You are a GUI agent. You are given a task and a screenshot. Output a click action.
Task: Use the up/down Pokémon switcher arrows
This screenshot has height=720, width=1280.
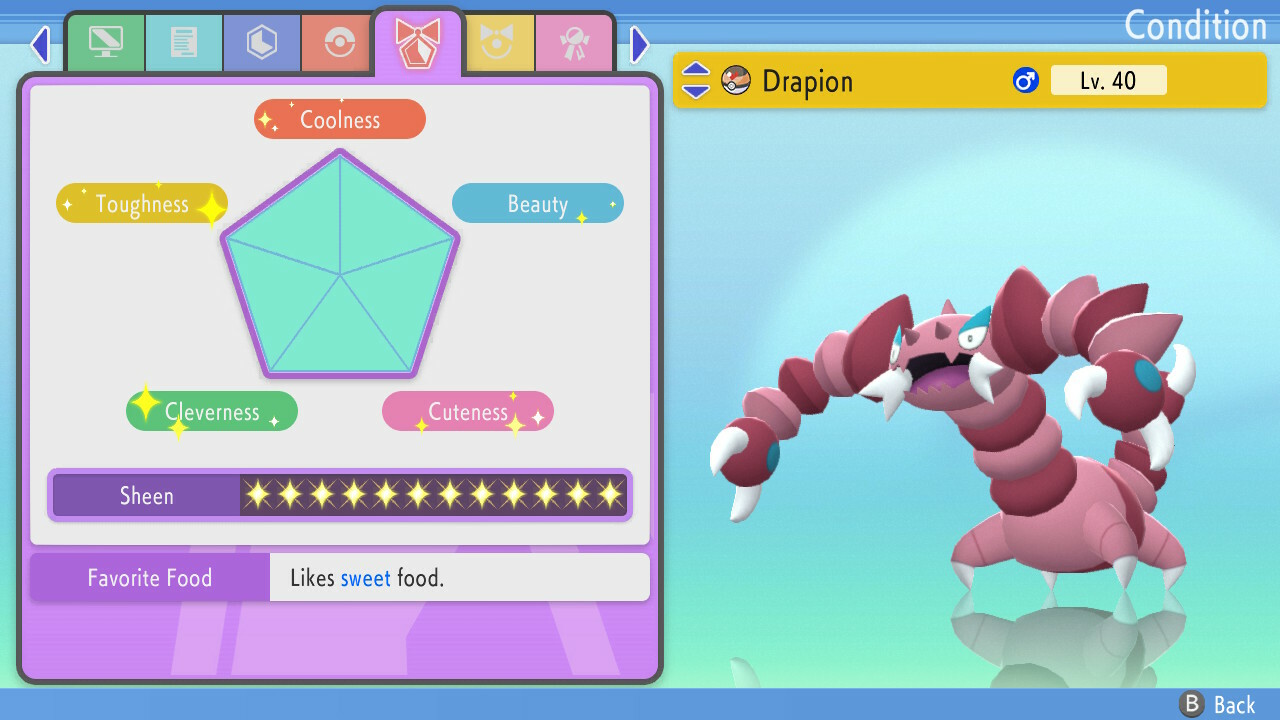(x=694, y=80)
